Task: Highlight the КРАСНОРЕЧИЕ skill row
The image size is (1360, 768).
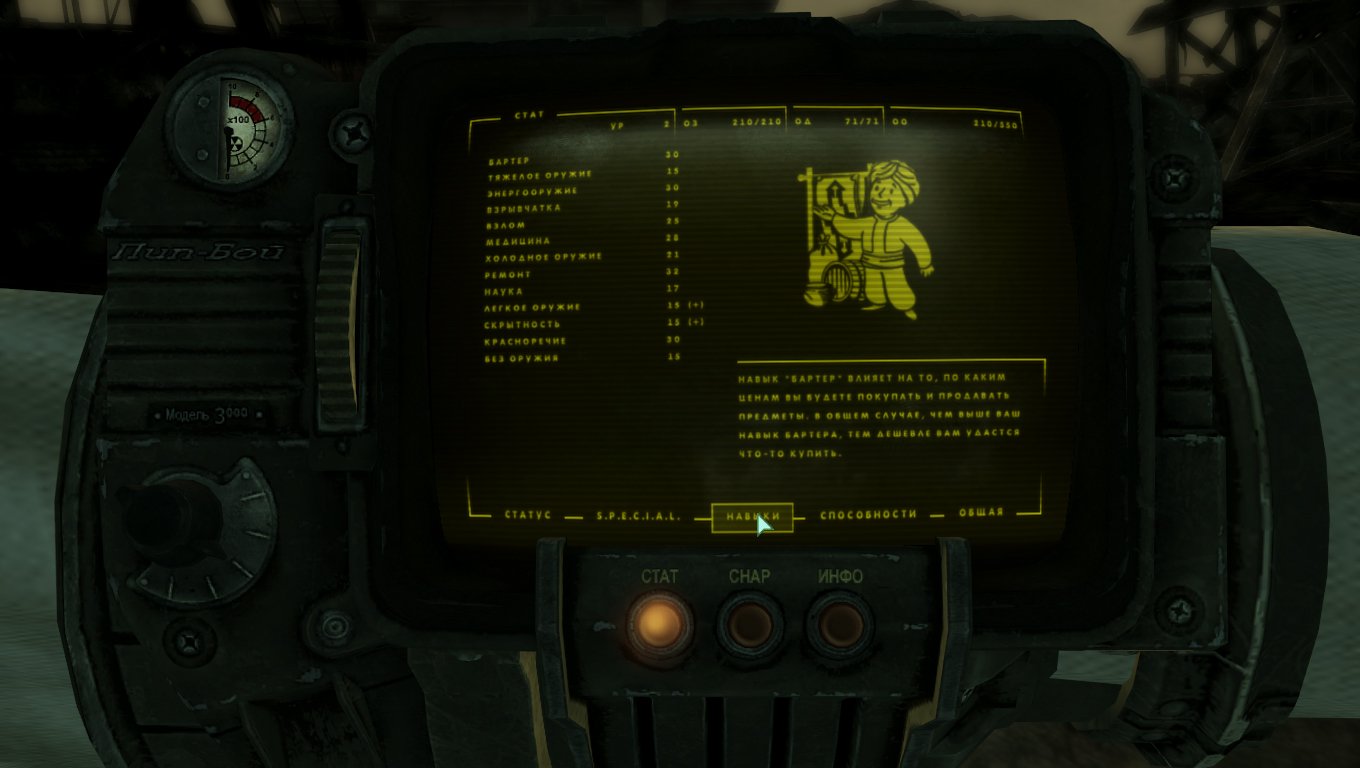Action: pos(525,341)
